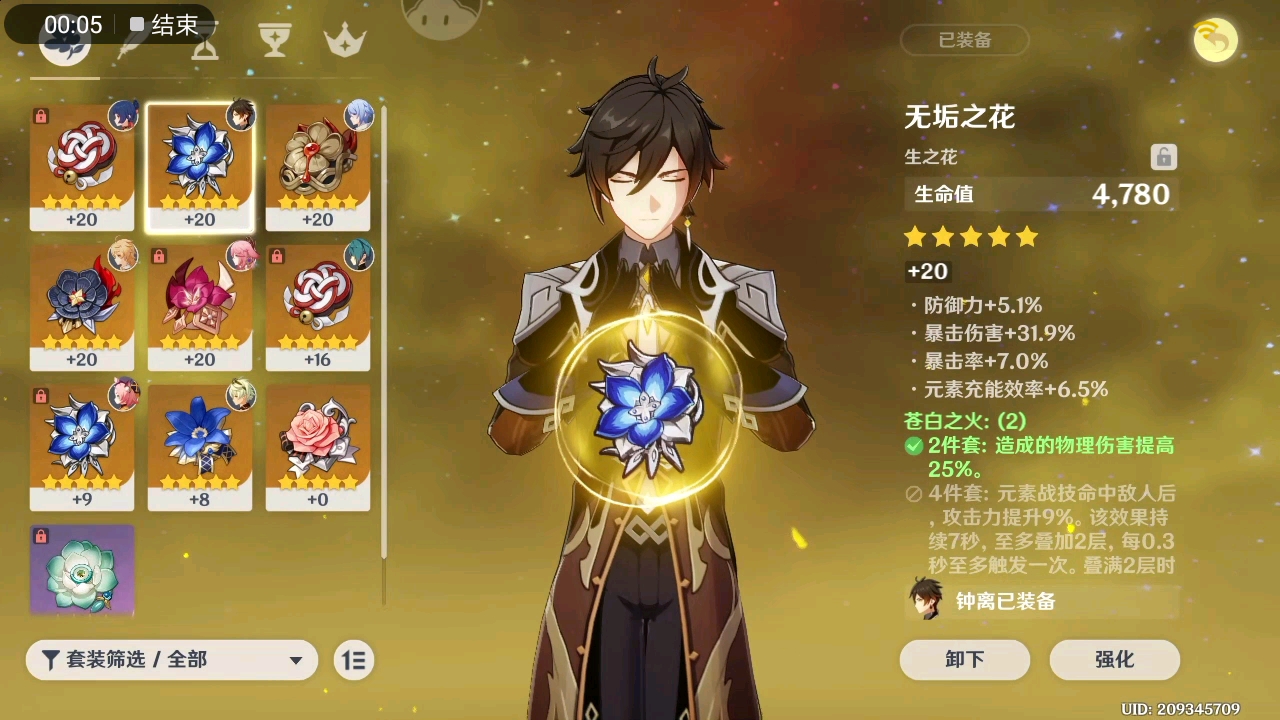Click the 结束 button to finish
Screen dimensions: 1280x720
(165, 25)
